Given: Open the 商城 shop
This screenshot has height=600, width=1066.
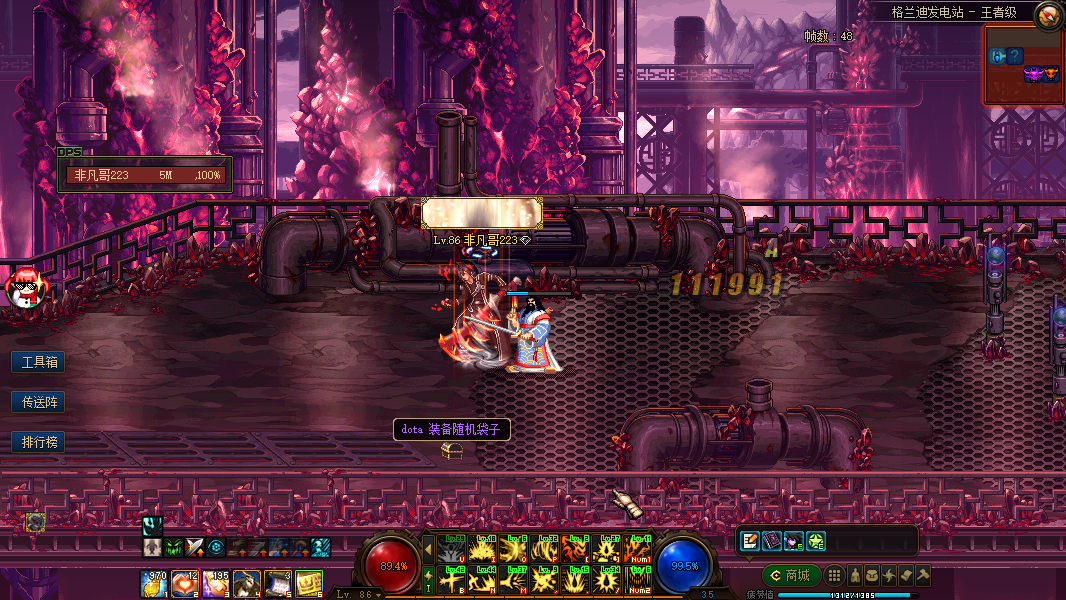Looking at the screenshot, I should [790, 575].
